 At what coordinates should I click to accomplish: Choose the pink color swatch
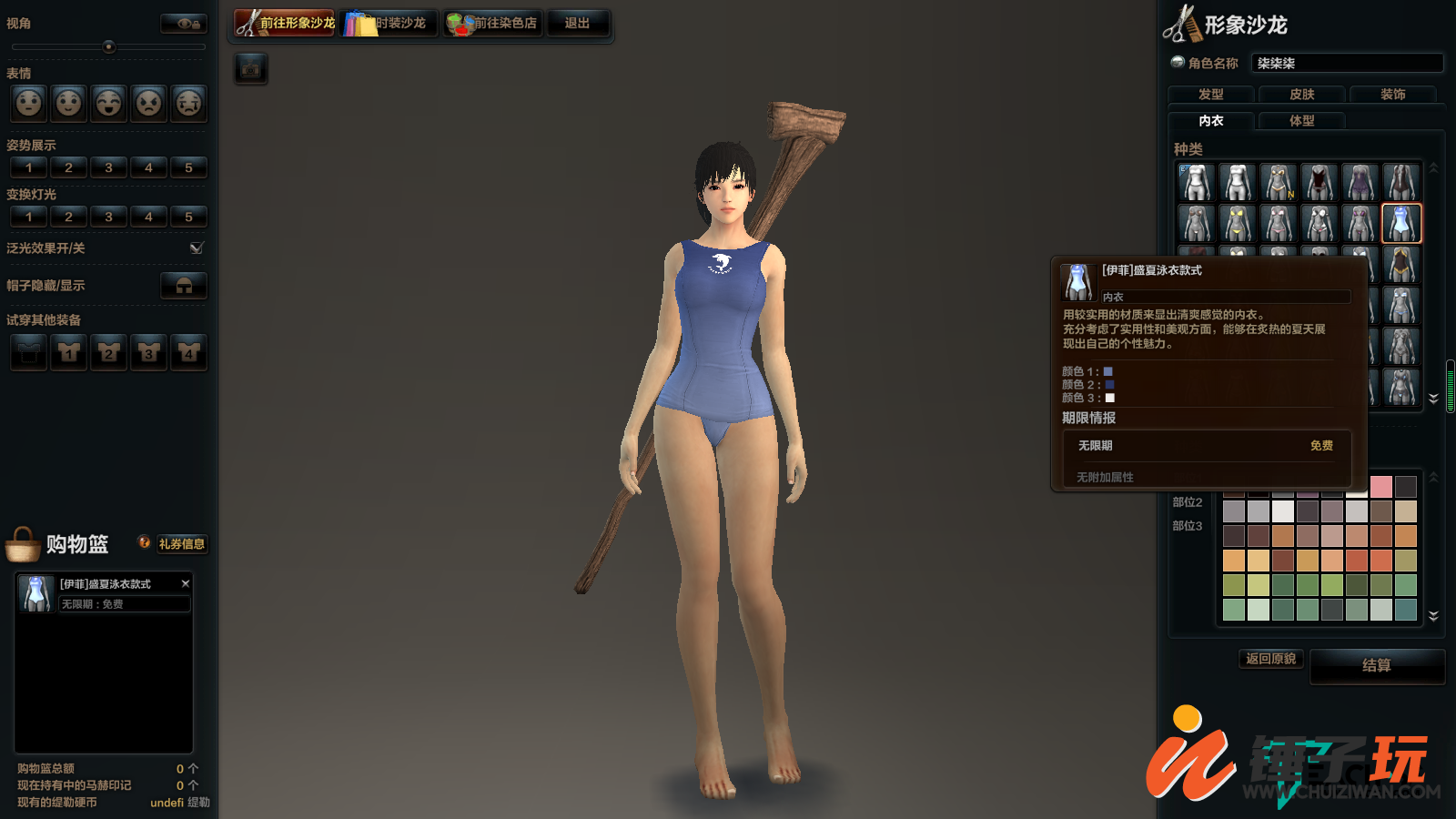(1381, 486)
